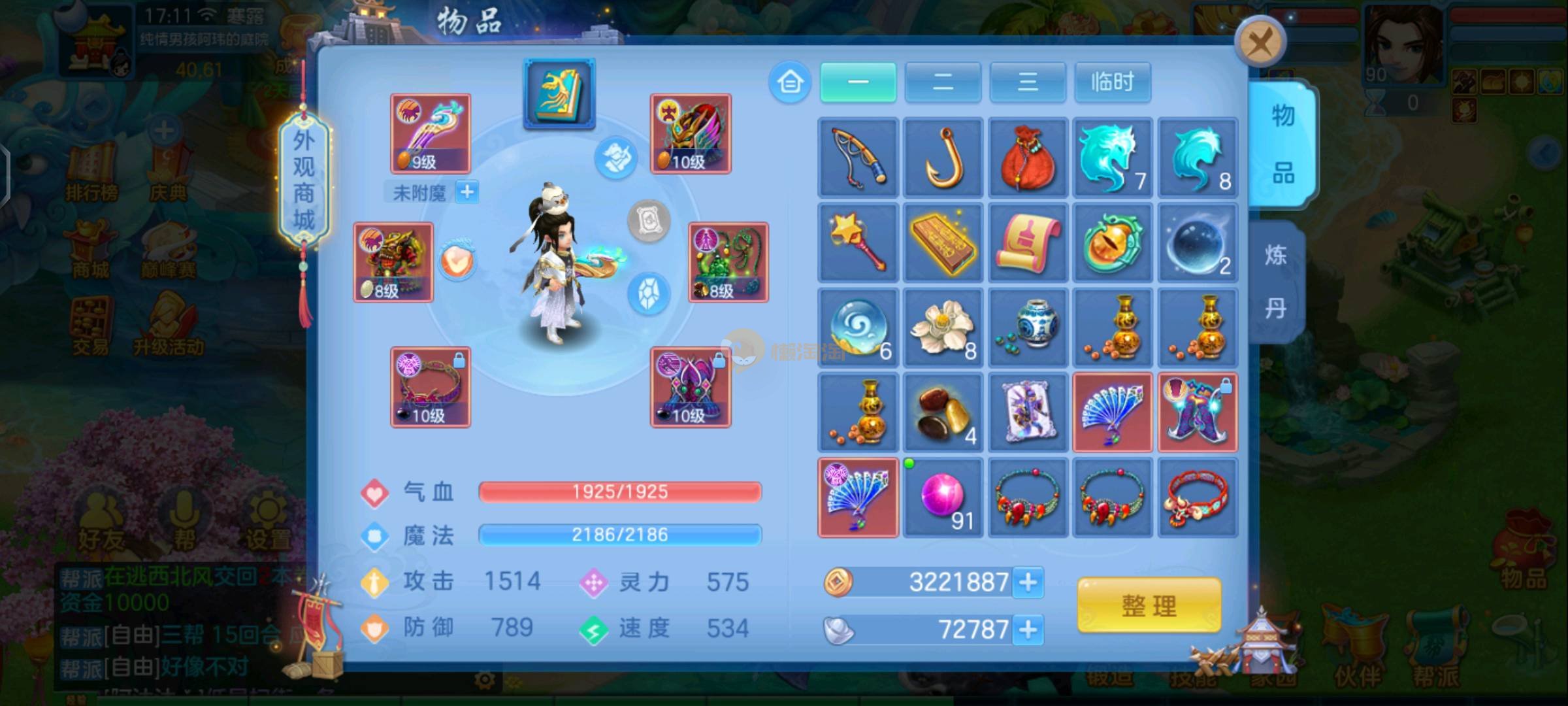Viewport: 1568px width, 706px height.
Task: Add enchantment via the 未附魔 plus button
Action: click(x=466, y=192)
